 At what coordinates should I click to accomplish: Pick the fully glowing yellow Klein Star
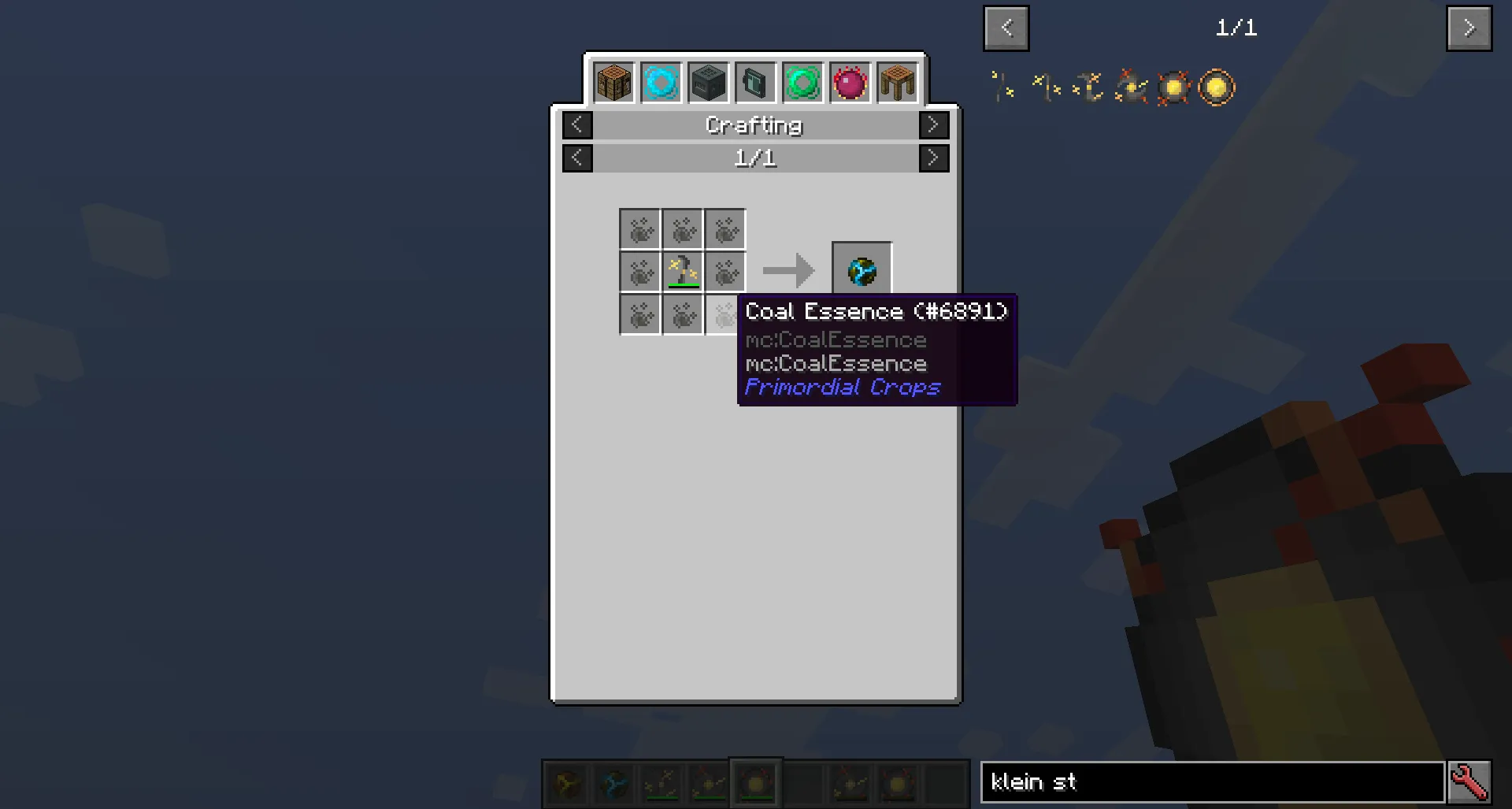[x=1217, y=87]
